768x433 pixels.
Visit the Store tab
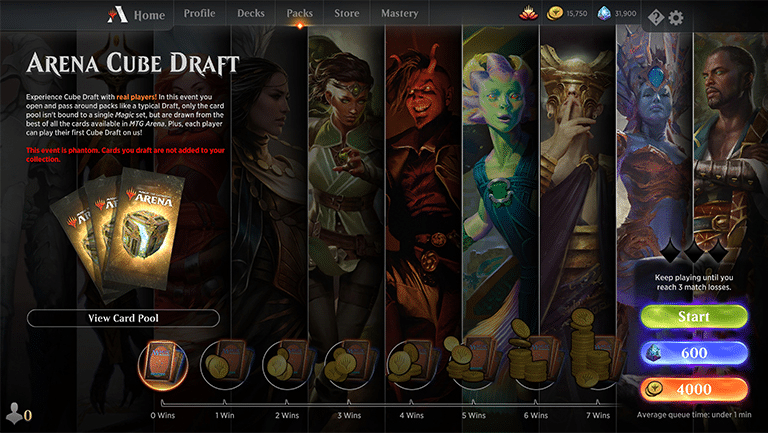pyautogui.click(x=347, y=15)
